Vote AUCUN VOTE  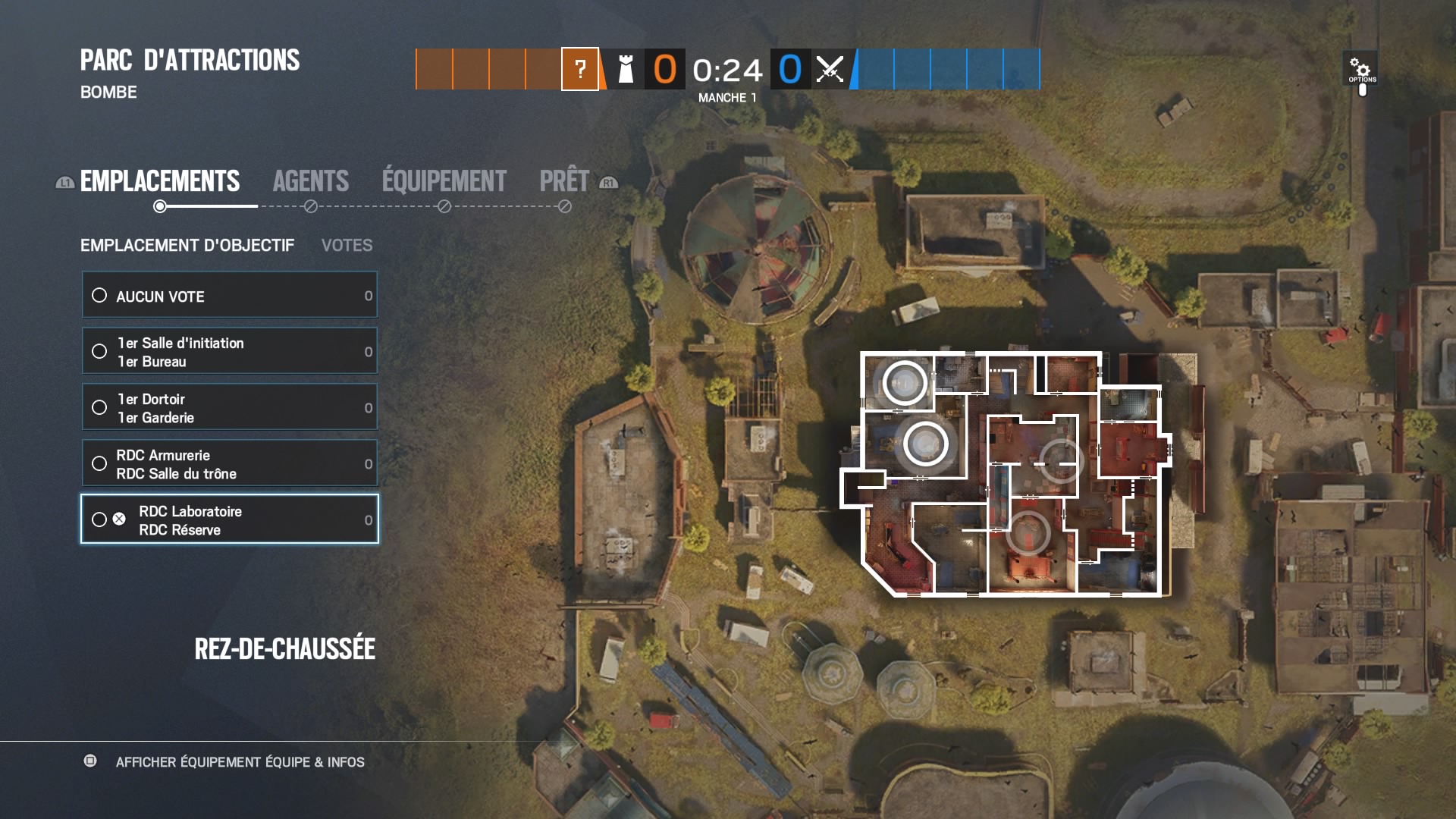[x=229, y=295]
